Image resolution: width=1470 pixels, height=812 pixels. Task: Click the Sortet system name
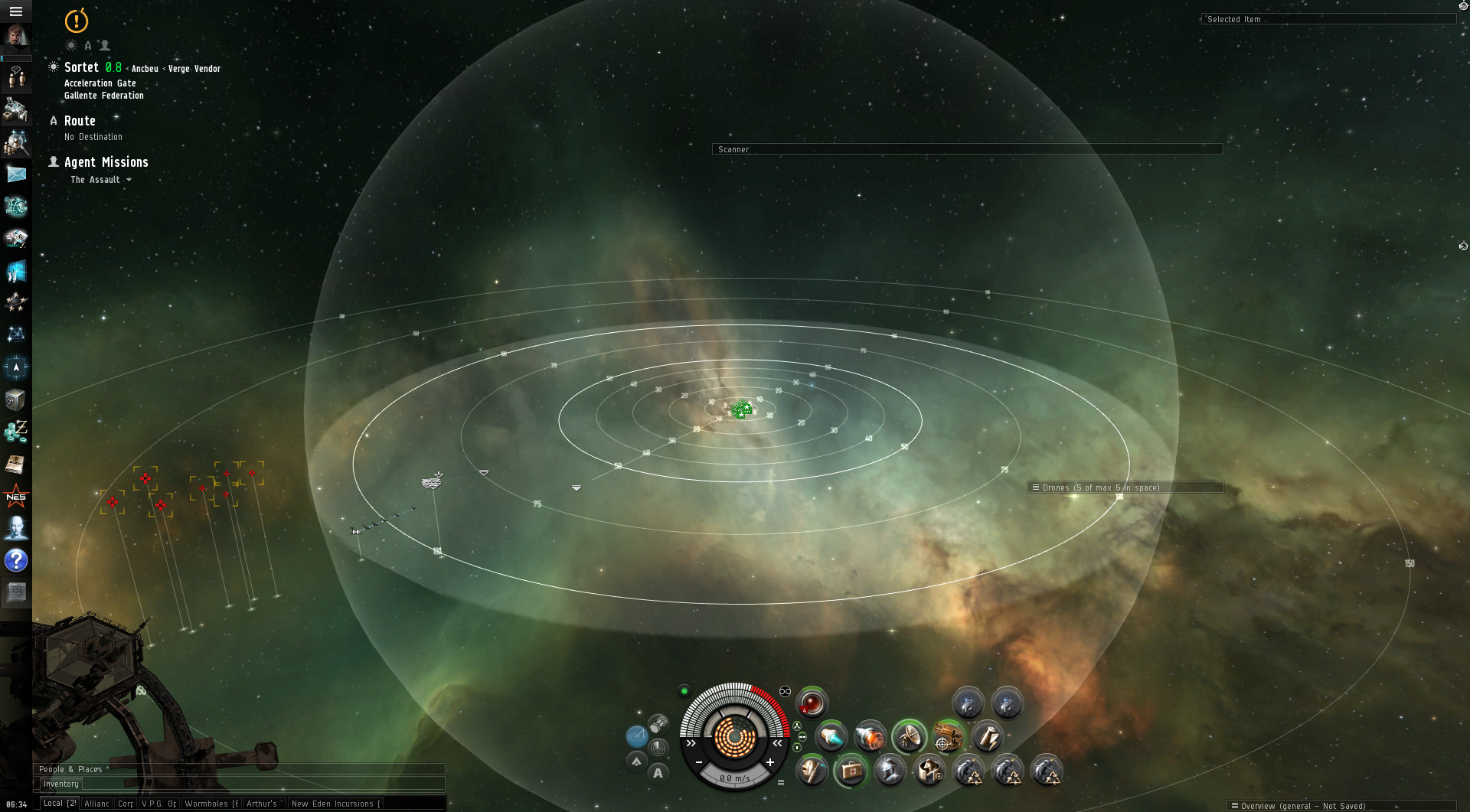(x=81, y=67)
